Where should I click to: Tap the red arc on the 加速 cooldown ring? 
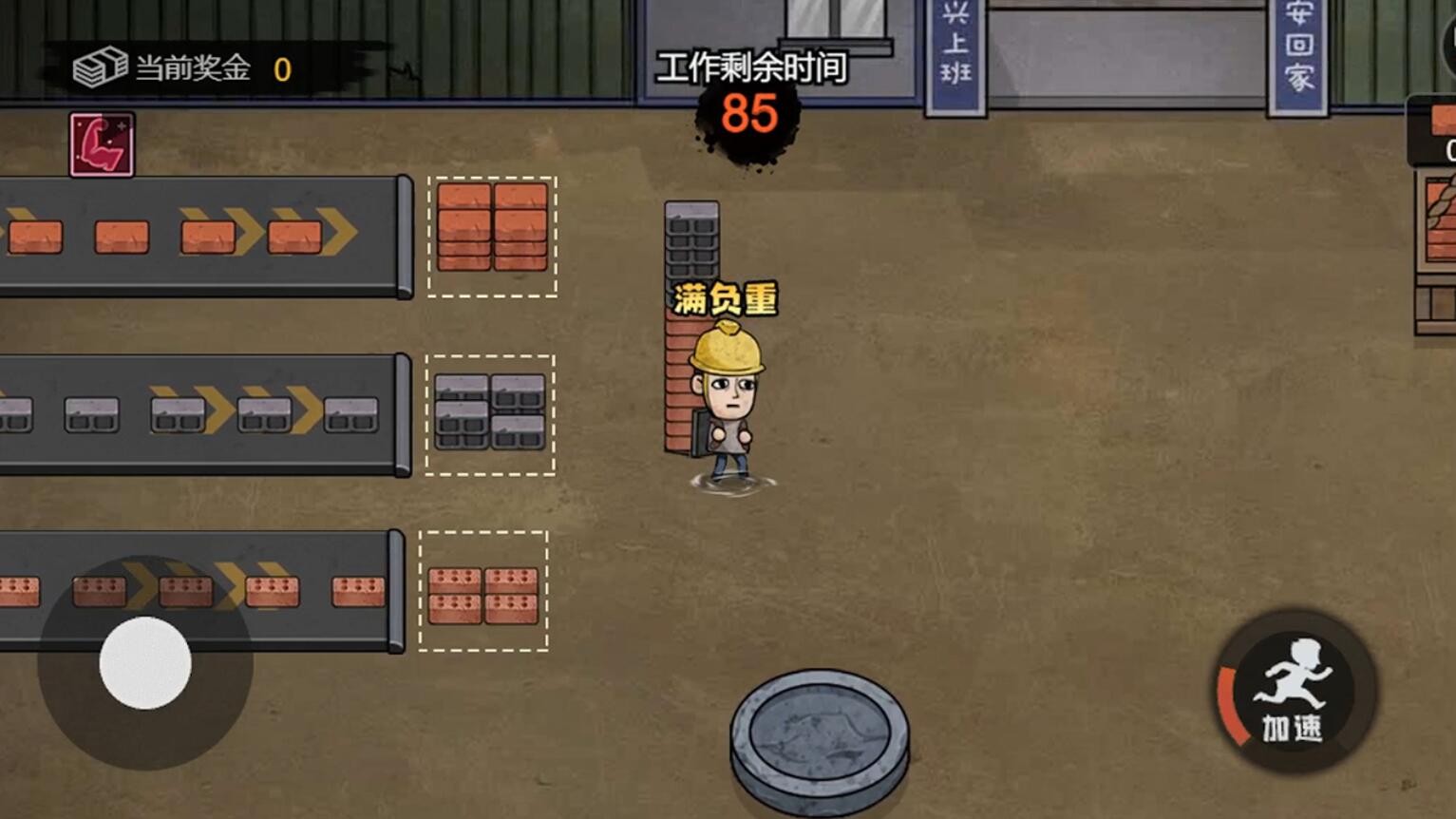(1228, 698)
